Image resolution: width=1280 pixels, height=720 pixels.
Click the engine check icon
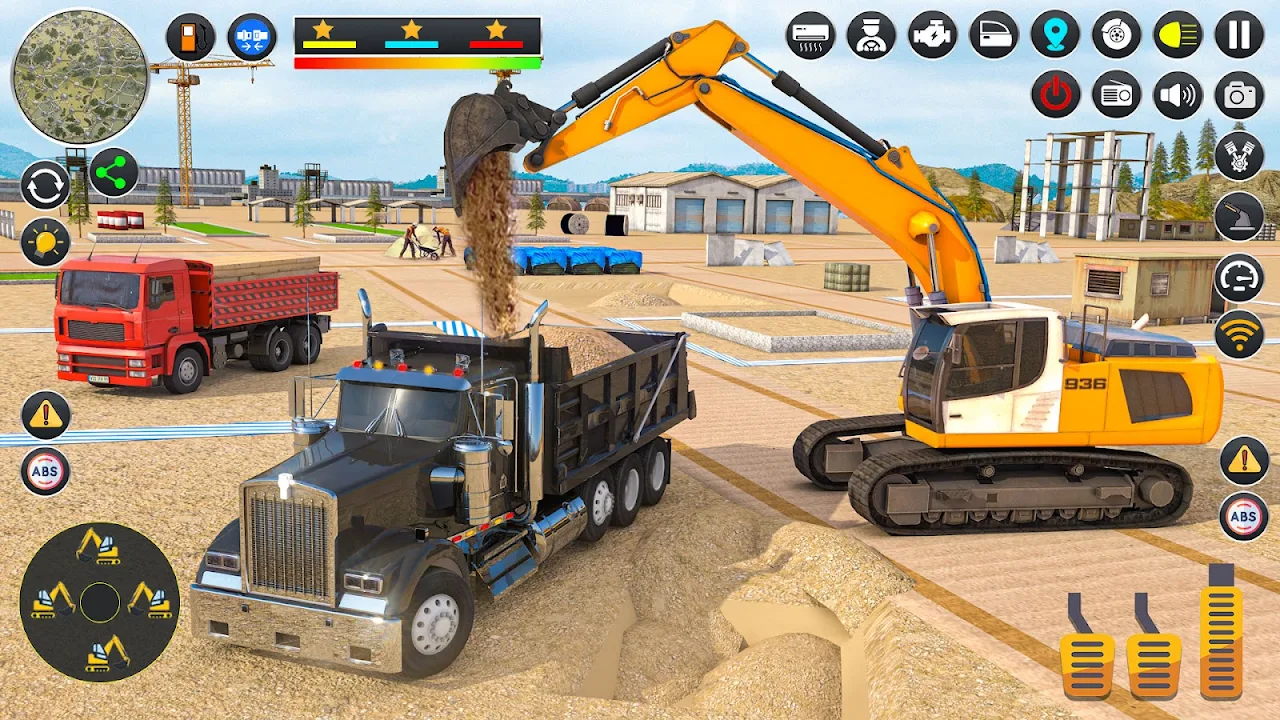click(932, 35)
